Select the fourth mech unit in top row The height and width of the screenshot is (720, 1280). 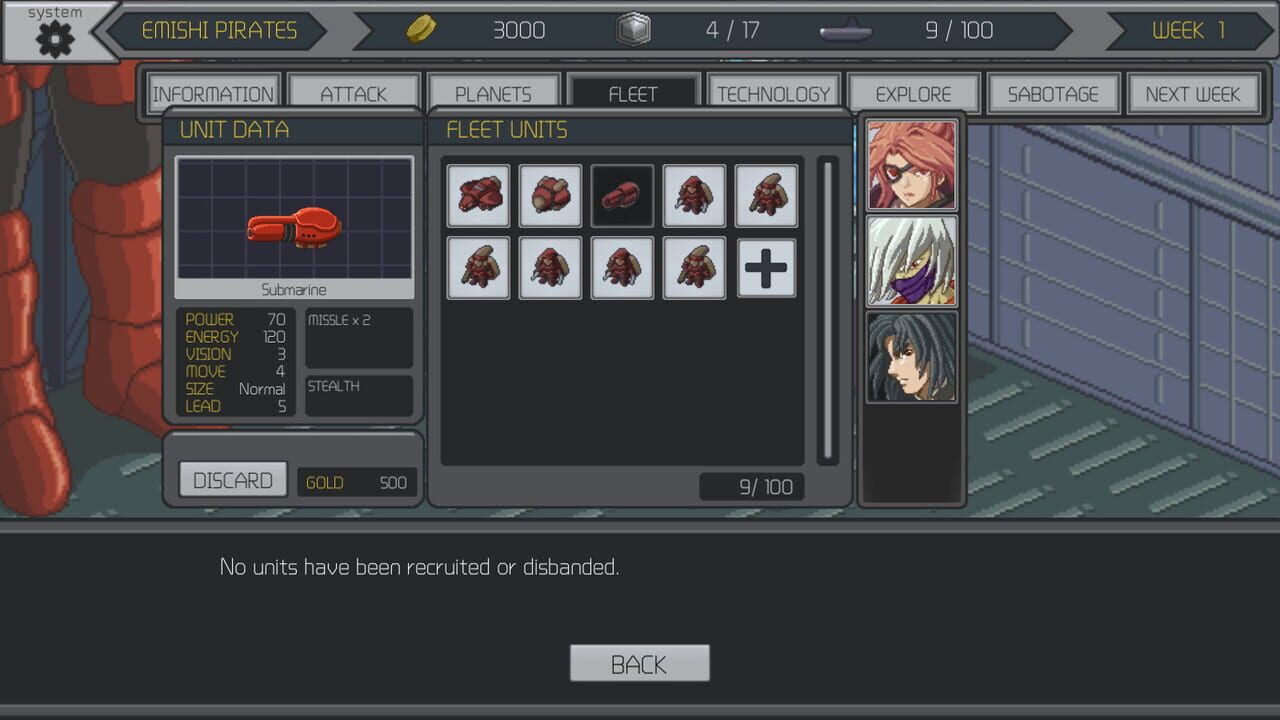694,196
